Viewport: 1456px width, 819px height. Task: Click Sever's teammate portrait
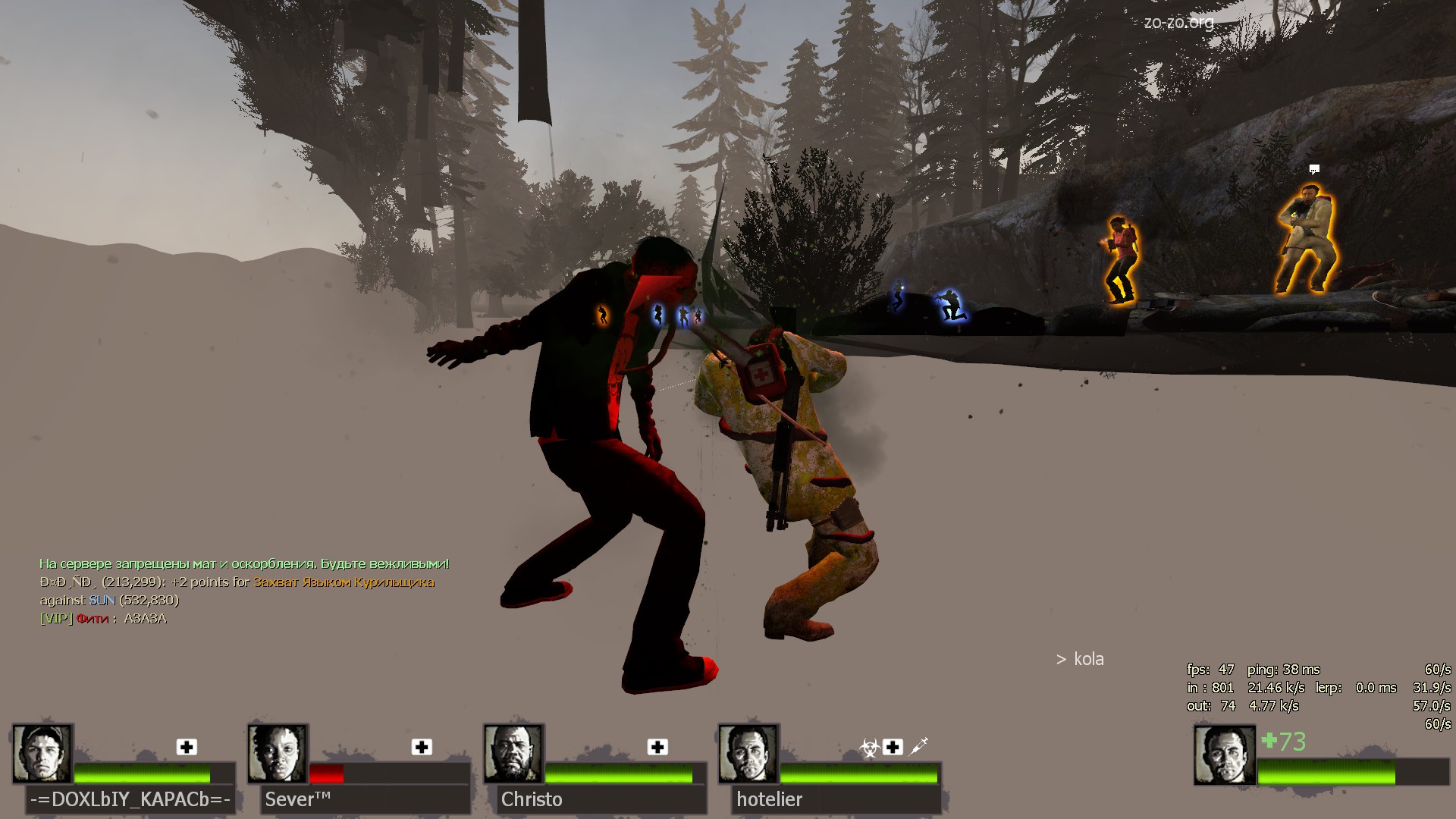[x=278, y=753]
